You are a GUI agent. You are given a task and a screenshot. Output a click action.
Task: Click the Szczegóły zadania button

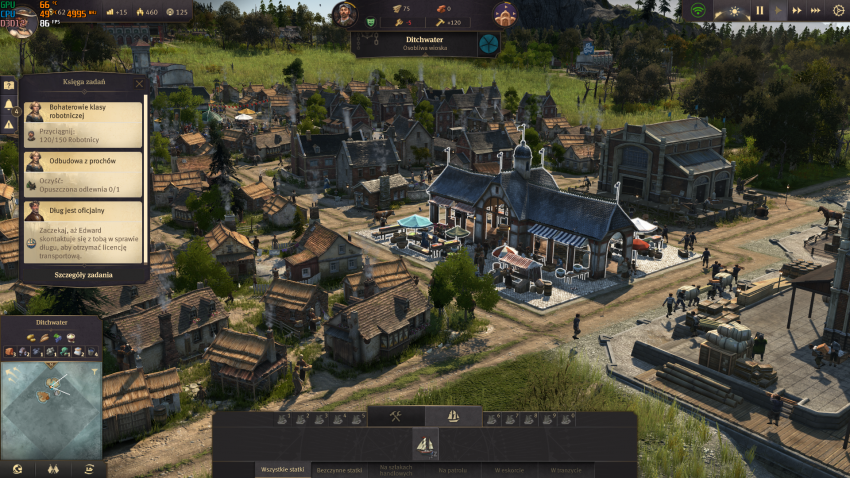[83, 274]
